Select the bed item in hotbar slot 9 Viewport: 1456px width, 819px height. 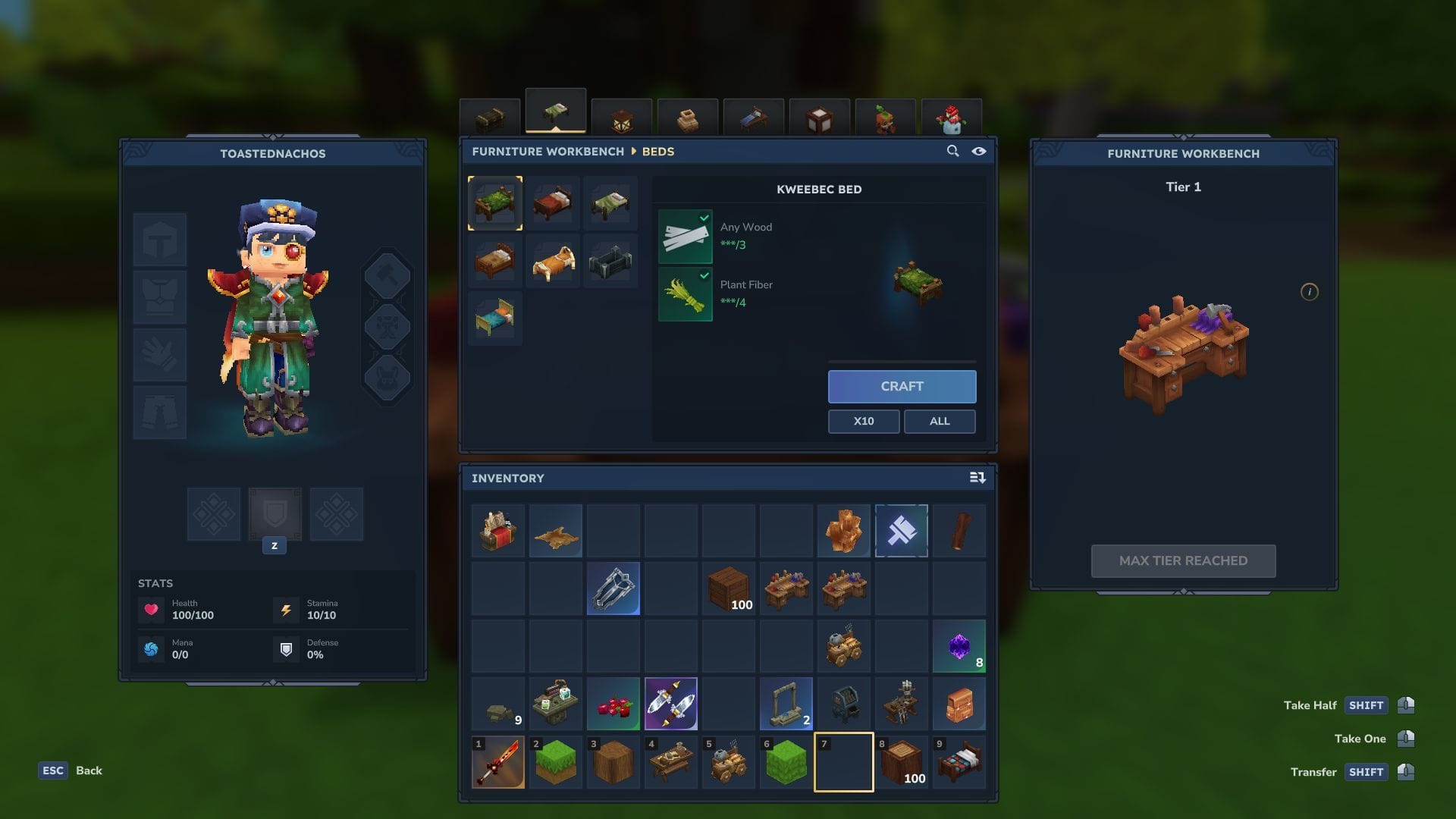959,762
